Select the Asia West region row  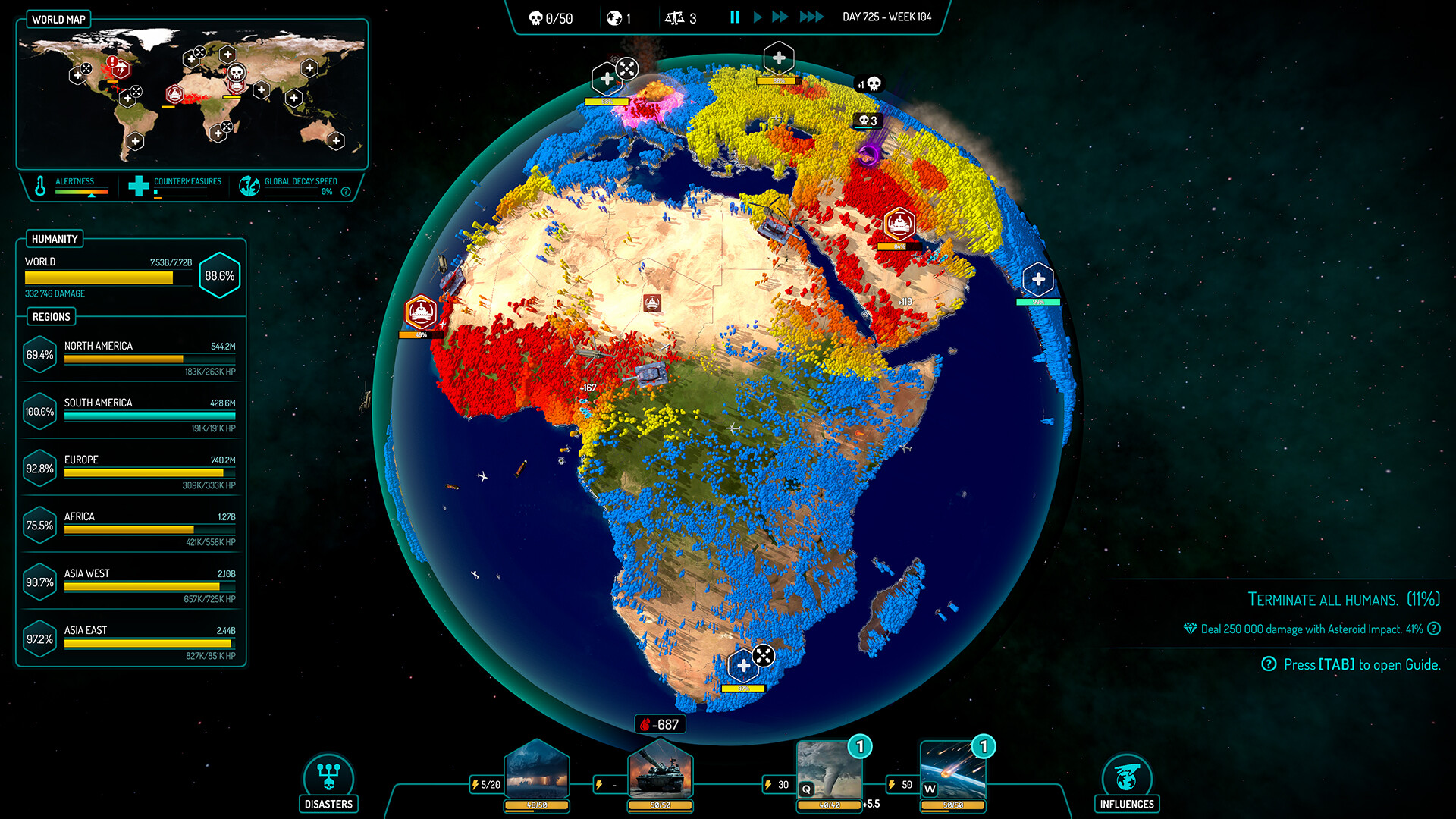pyautogui.click(x=131, y=582)
